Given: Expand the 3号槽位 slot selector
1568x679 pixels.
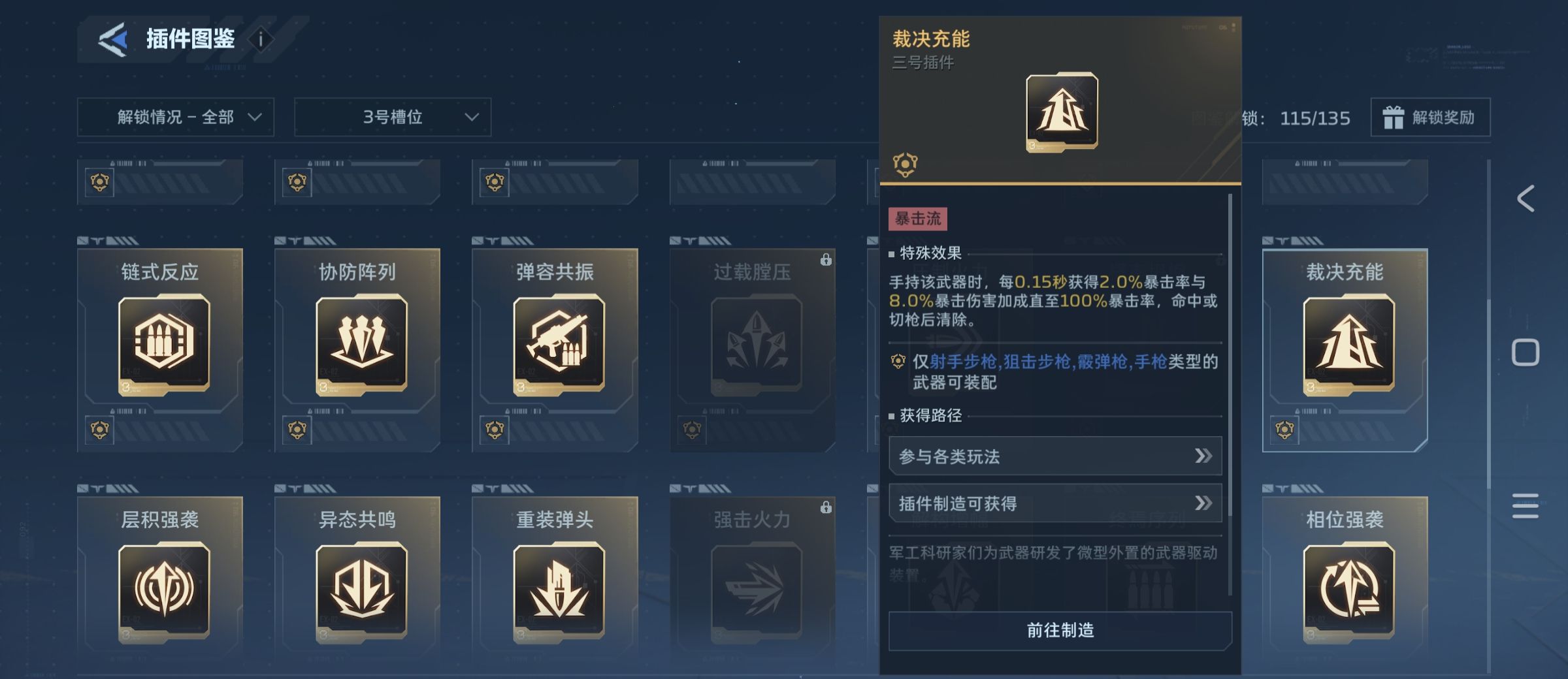Looking at the screenshot, I should [392, 118].
